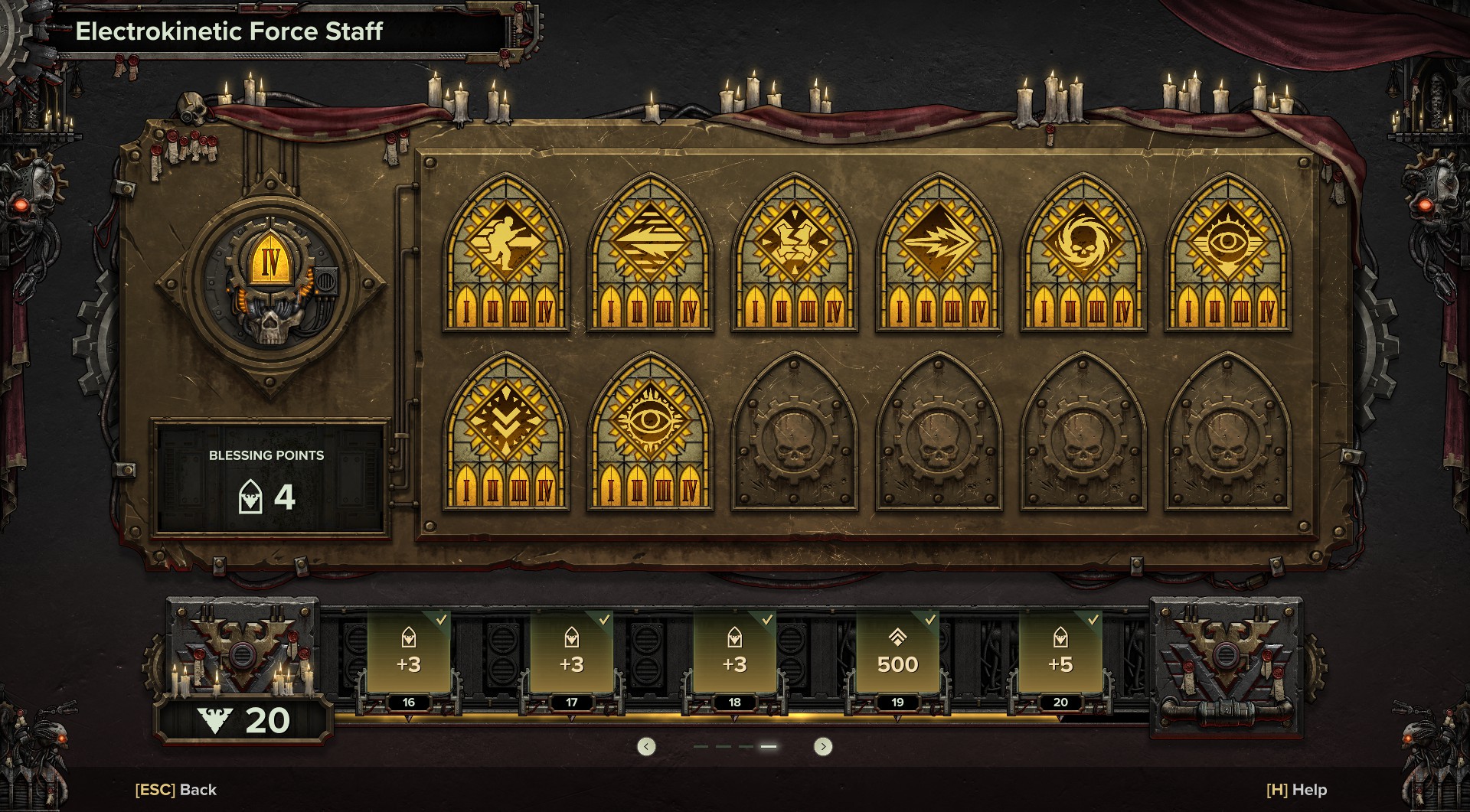Image resolution: width=1470 pixels, height=812 pixels.
Task: Select the level 18 reward card
Action: point(735,654)
